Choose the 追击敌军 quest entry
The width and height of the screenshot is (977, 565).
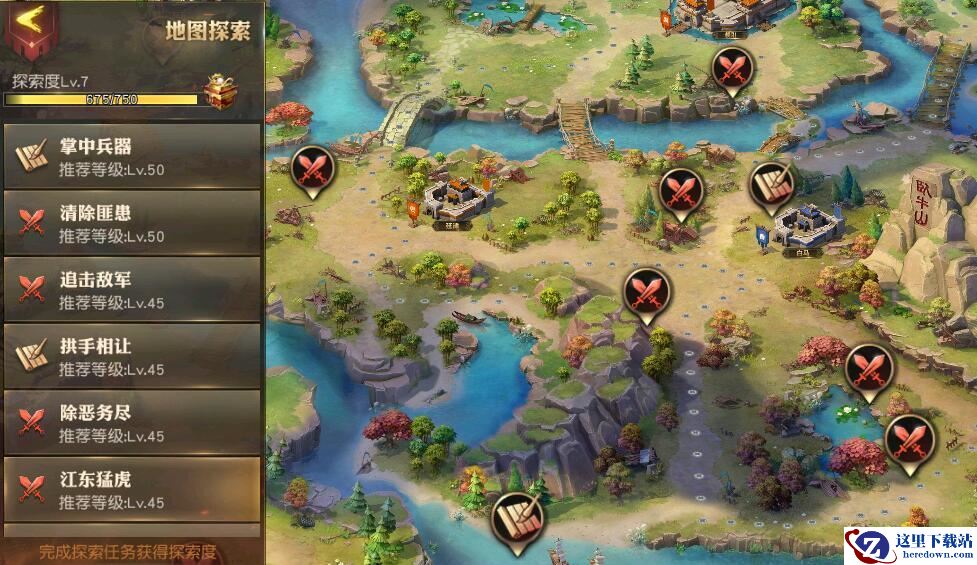click(x=132, y=290)
